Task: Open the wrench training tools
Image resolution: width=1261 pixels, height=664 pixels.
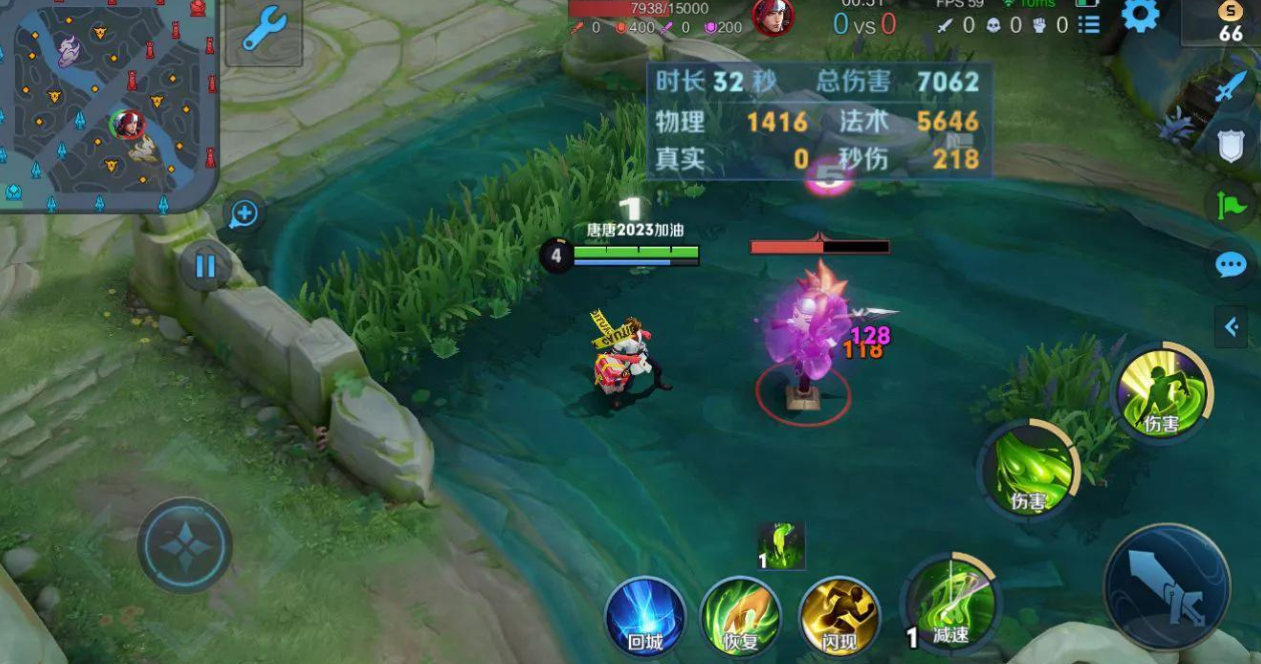Action: [264, 31]
